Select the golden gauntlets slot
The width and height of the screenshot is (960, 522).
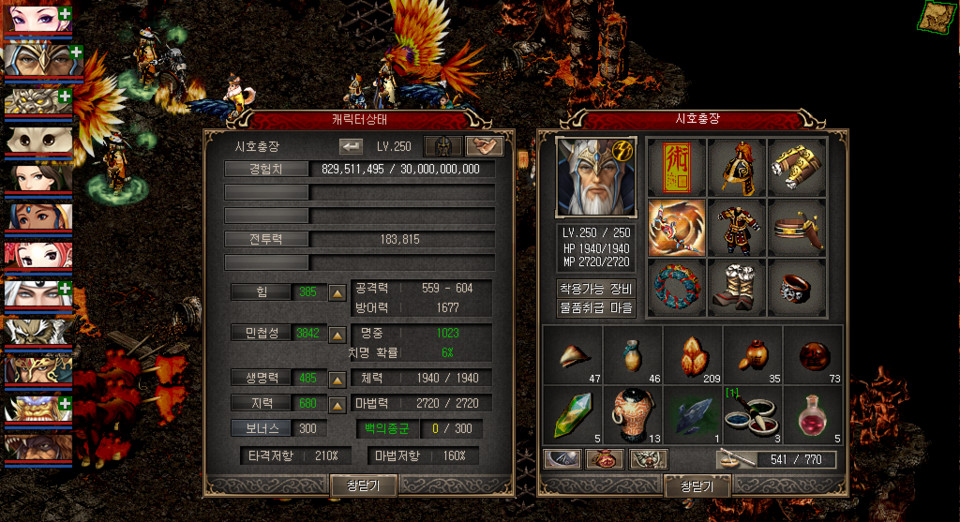797,167
